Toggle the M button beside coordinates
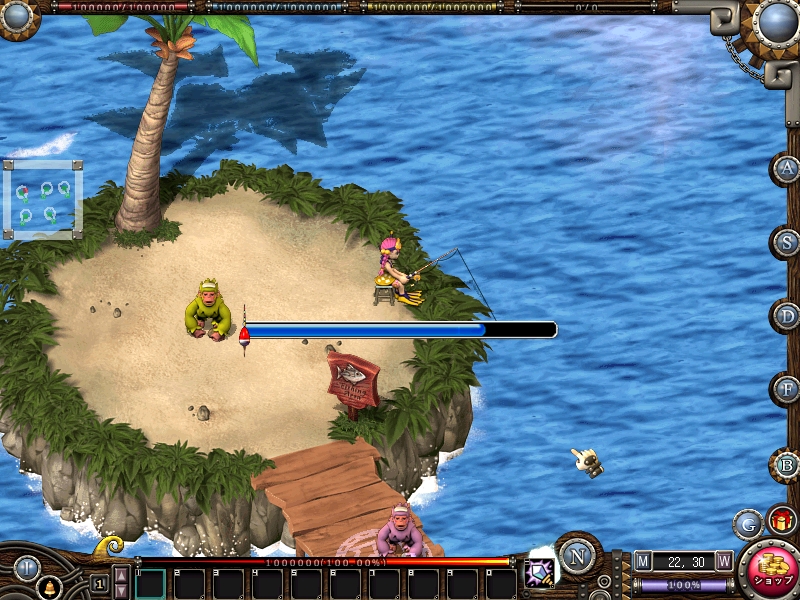The height and width of the screenshot is (600, 800). click(x=643, y=561)
